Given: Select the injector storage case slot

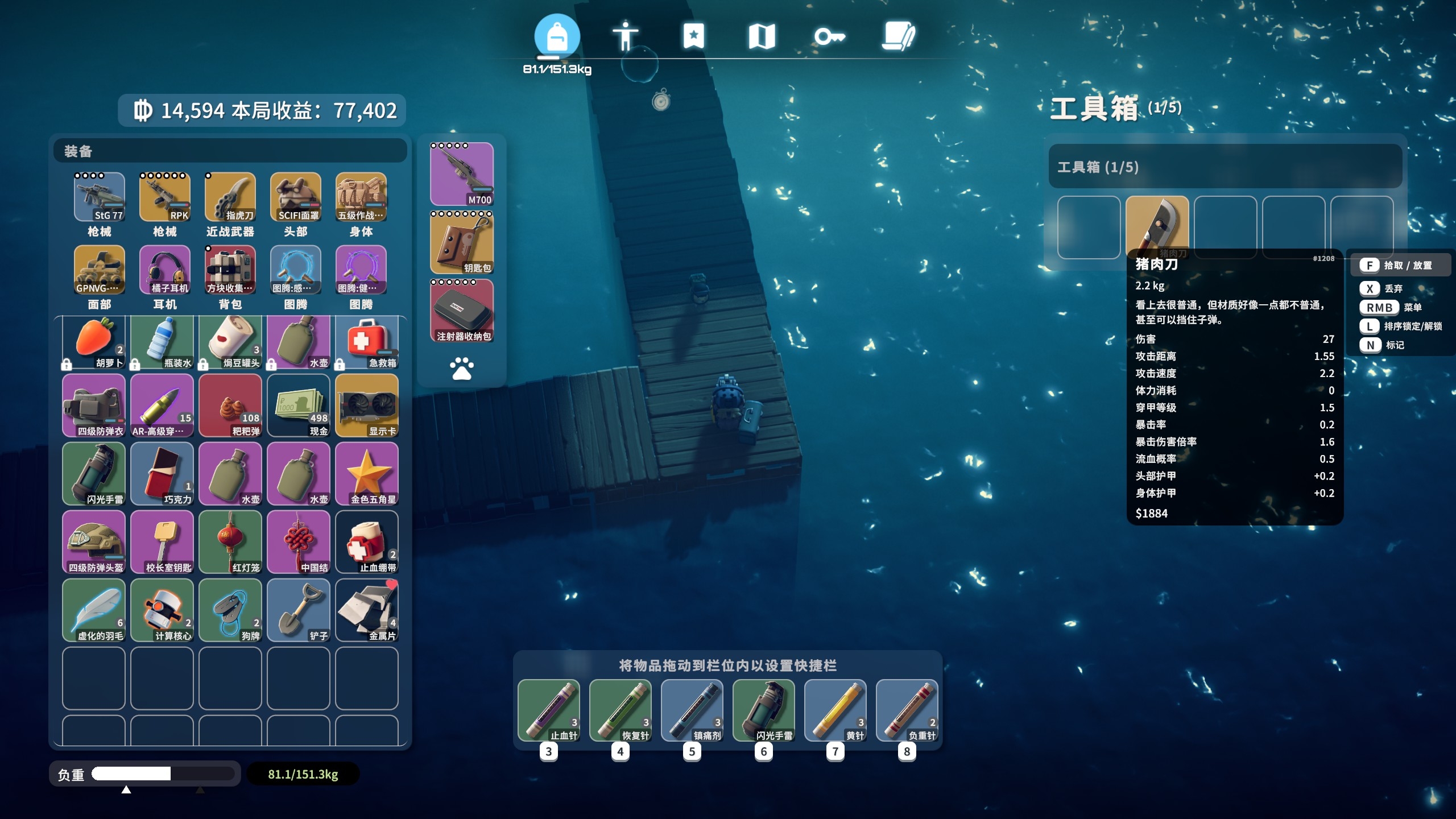Looking at the screenshot, I should (x=462, y=311).
